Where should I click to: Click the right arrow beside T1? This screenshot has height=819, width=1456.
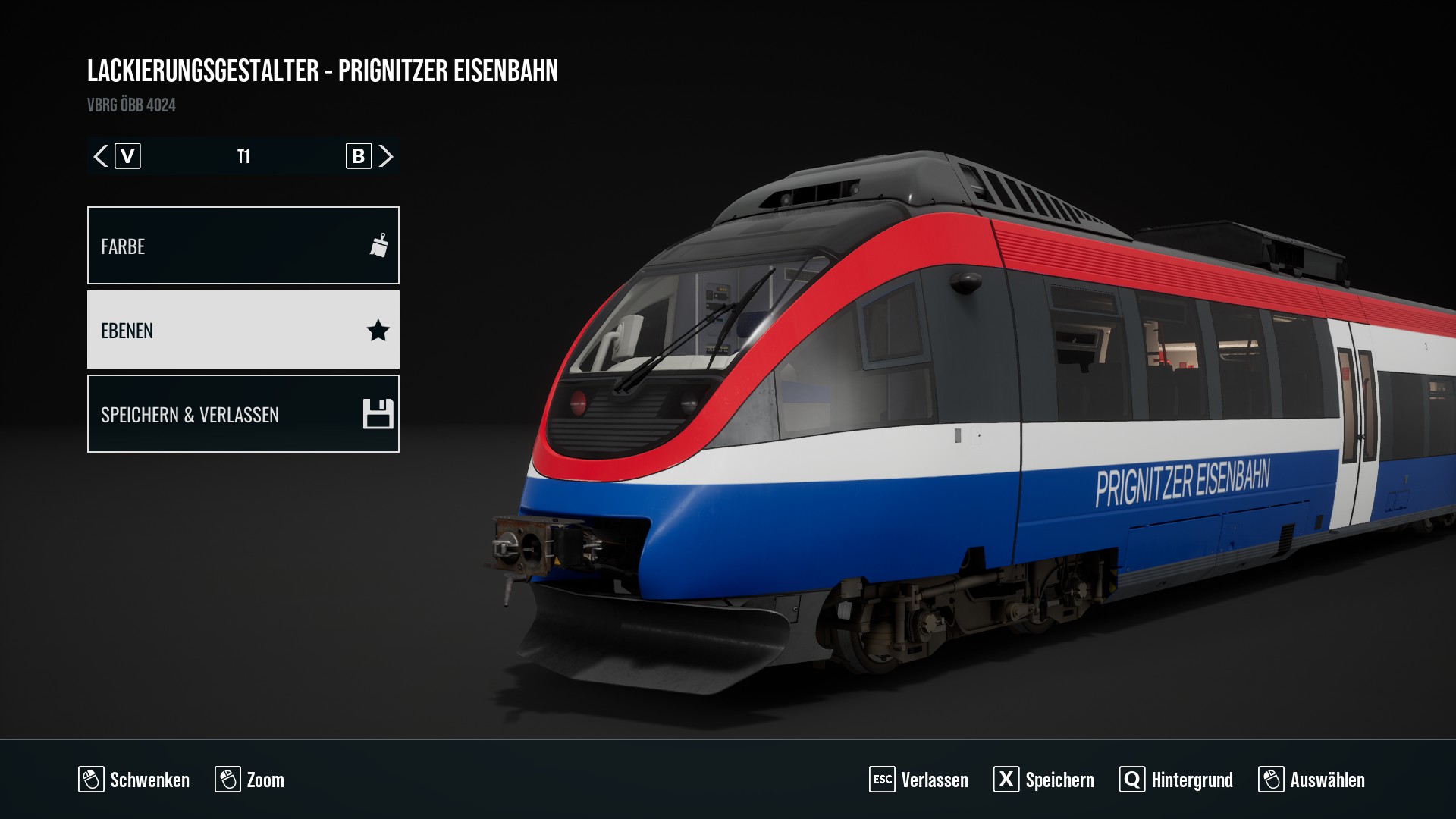[x=386, y=156]
